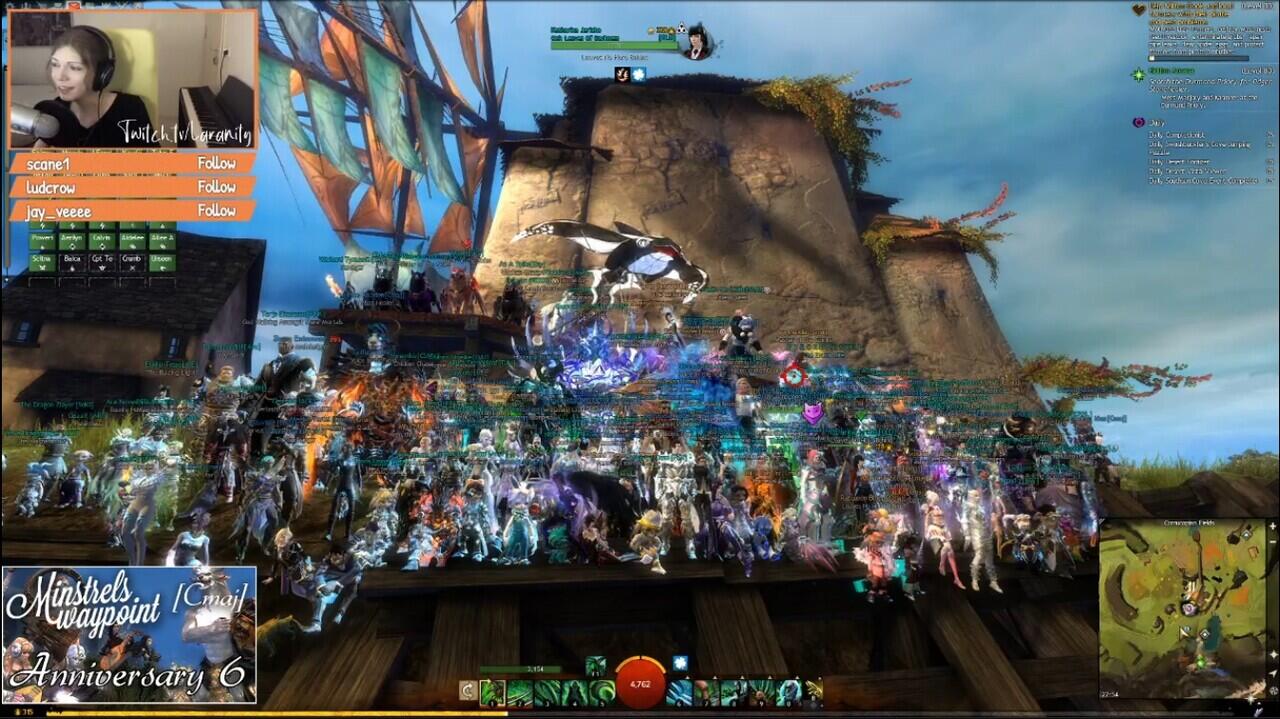Use the green swirl weapon skill 5
Image resolution: width=1280 pixels, height=719 pixels.
pyautogui.click(x=602, y=692)
